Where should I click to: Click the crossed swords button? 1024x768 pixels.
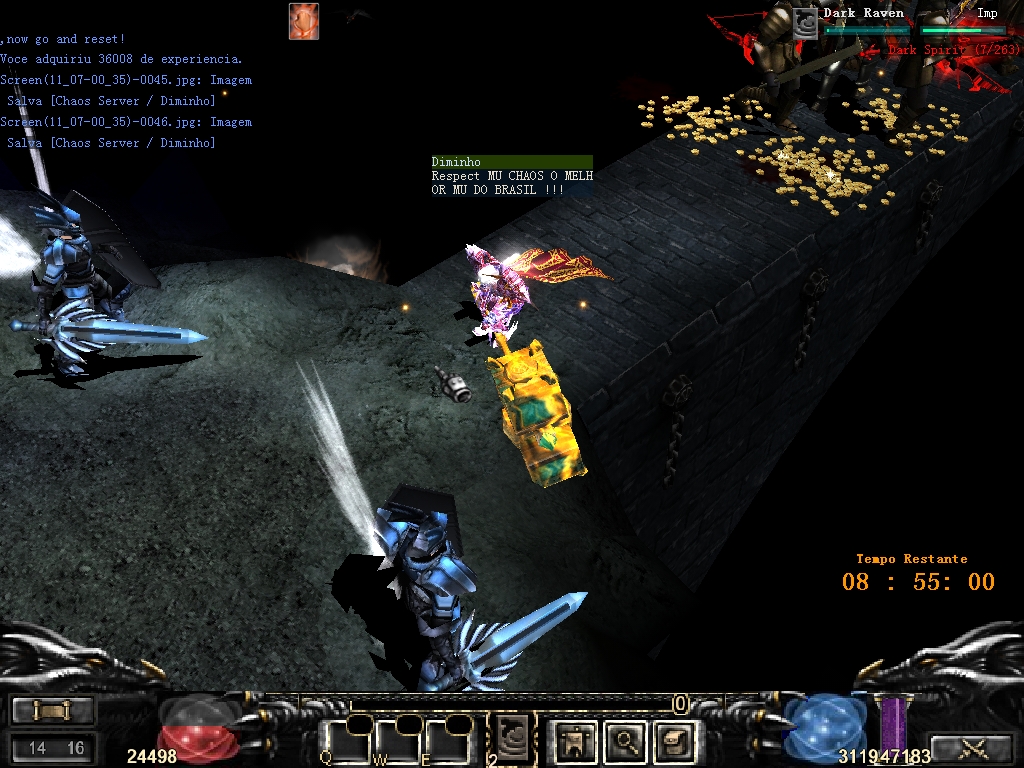pos(972,746)
